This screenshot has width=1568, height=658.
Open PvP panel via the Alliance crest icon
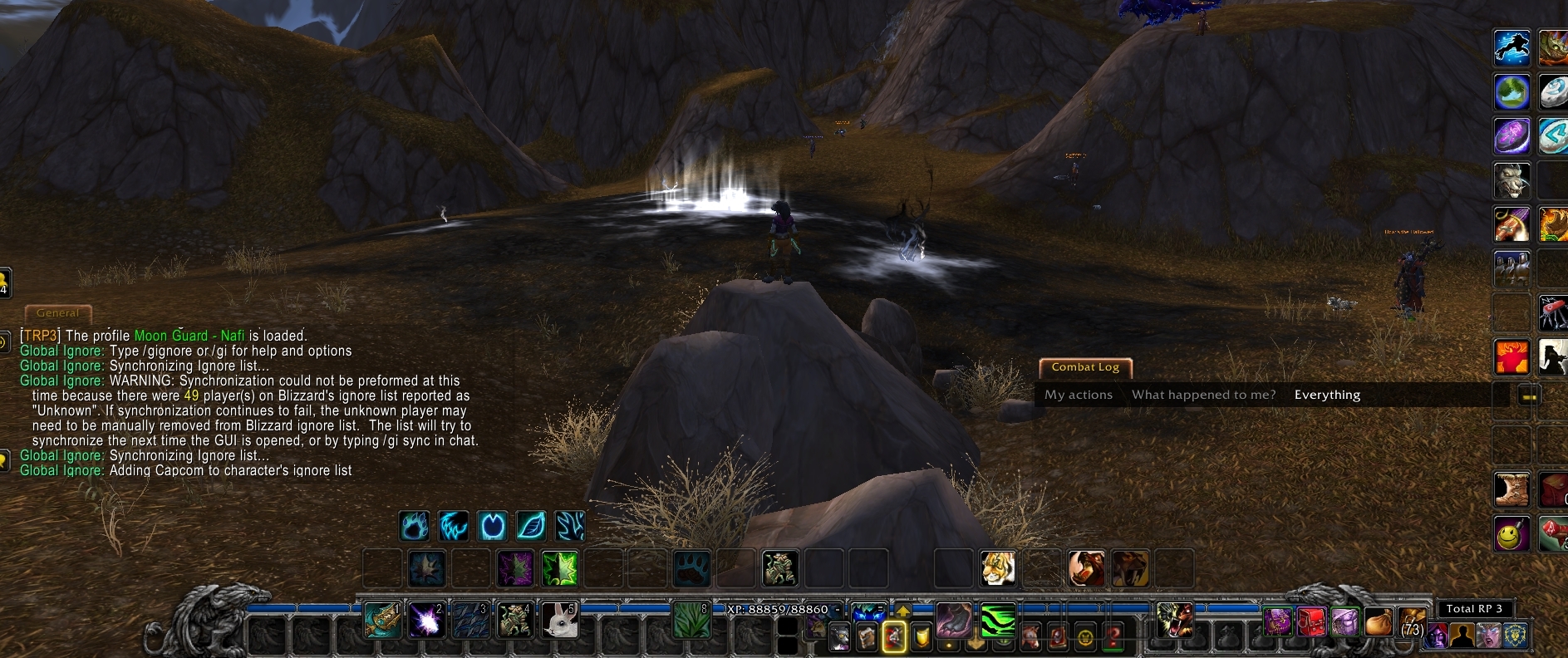(x=1514, y=636)
